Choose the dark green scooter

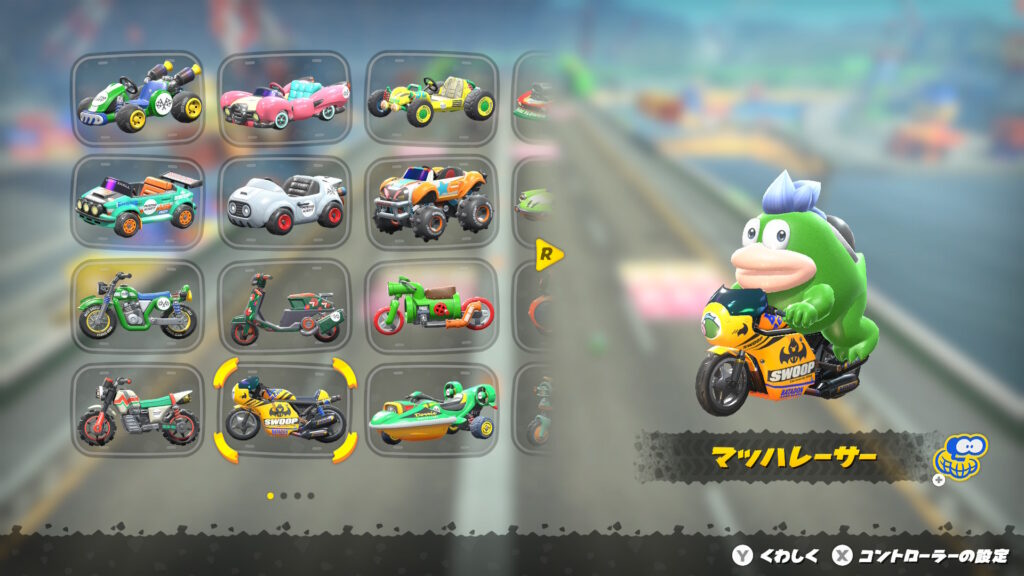point(285,307)
